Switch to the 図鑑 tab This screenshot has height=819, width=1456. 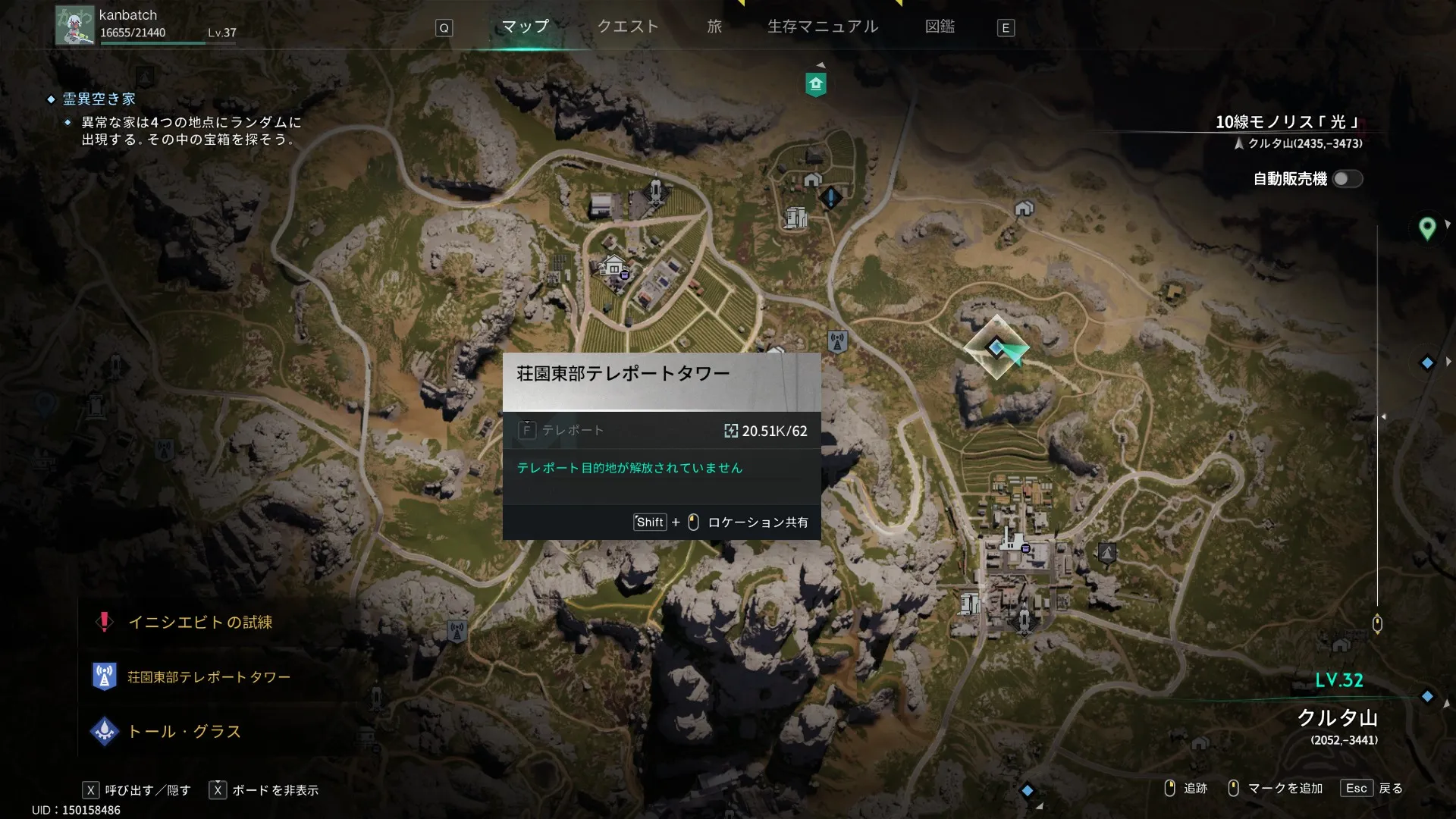click(940, 27)
